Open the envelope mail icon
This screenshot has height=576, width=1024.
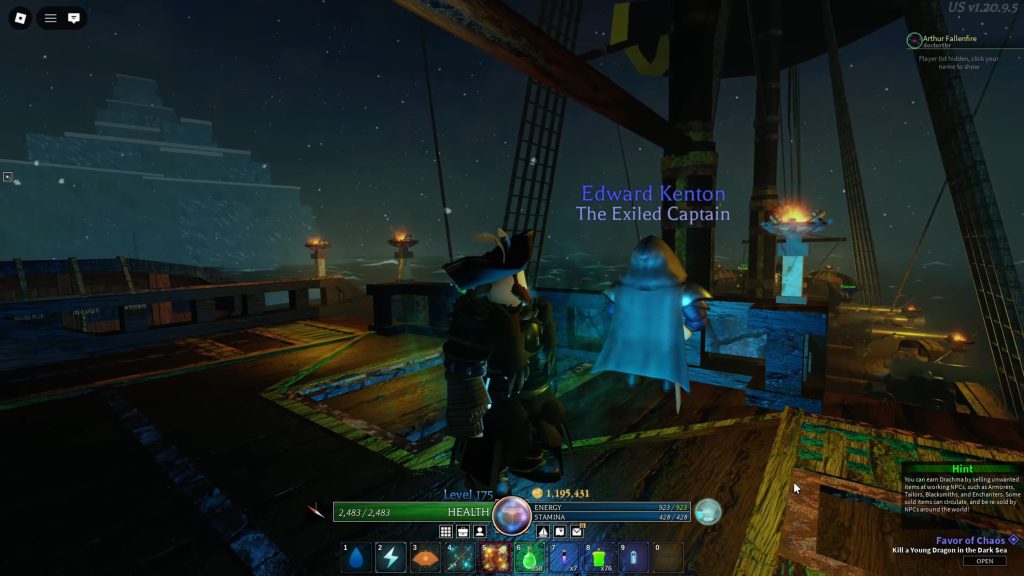point(577,531)
